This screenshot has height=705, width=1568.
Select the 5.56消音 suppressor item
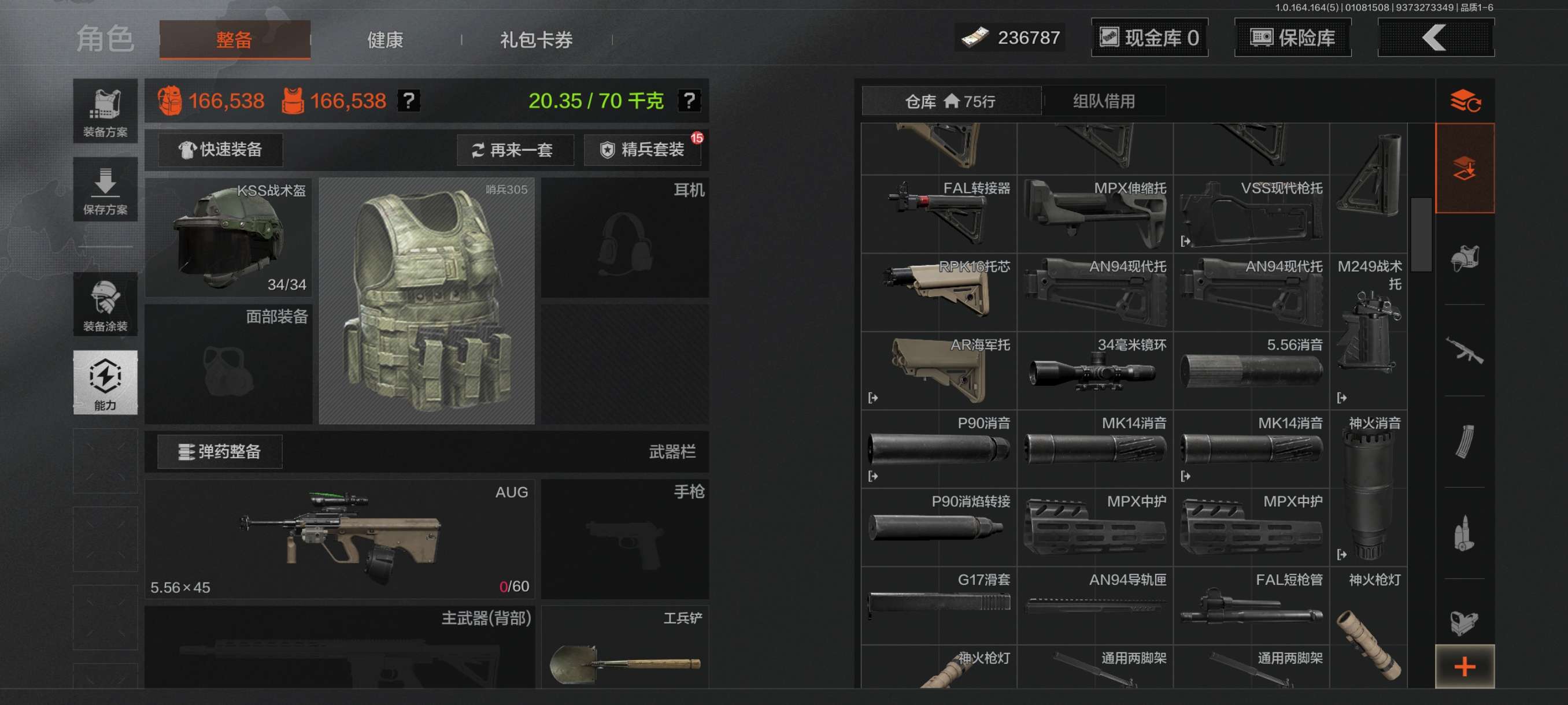(x=1251, y=370)
